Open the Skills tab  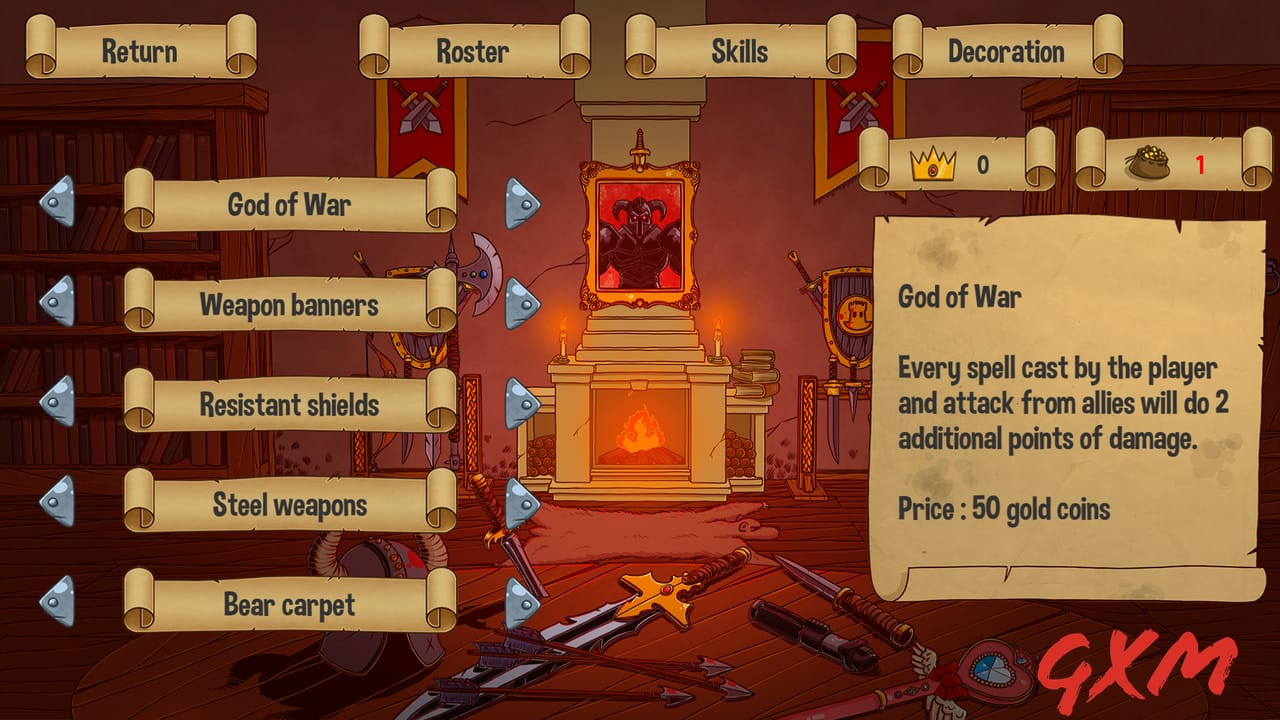click(x=740, y=50)
